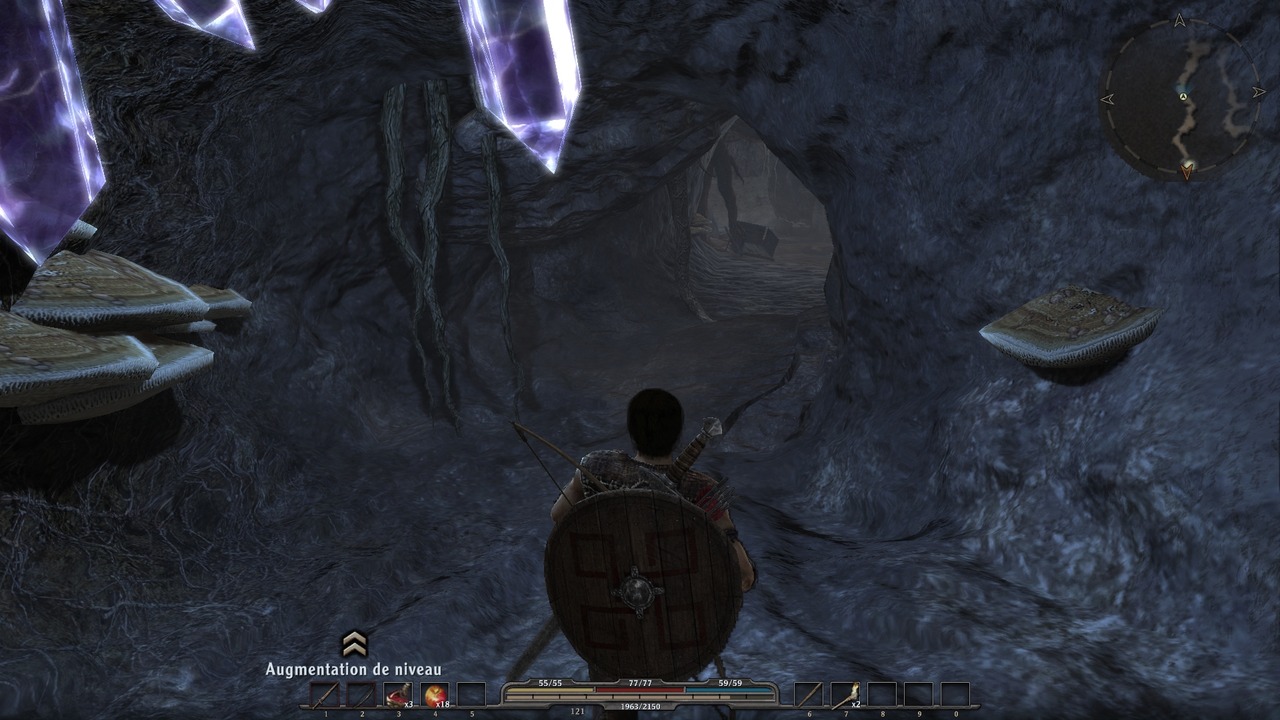Eat the apple stacked x18

tap(435, 695)
